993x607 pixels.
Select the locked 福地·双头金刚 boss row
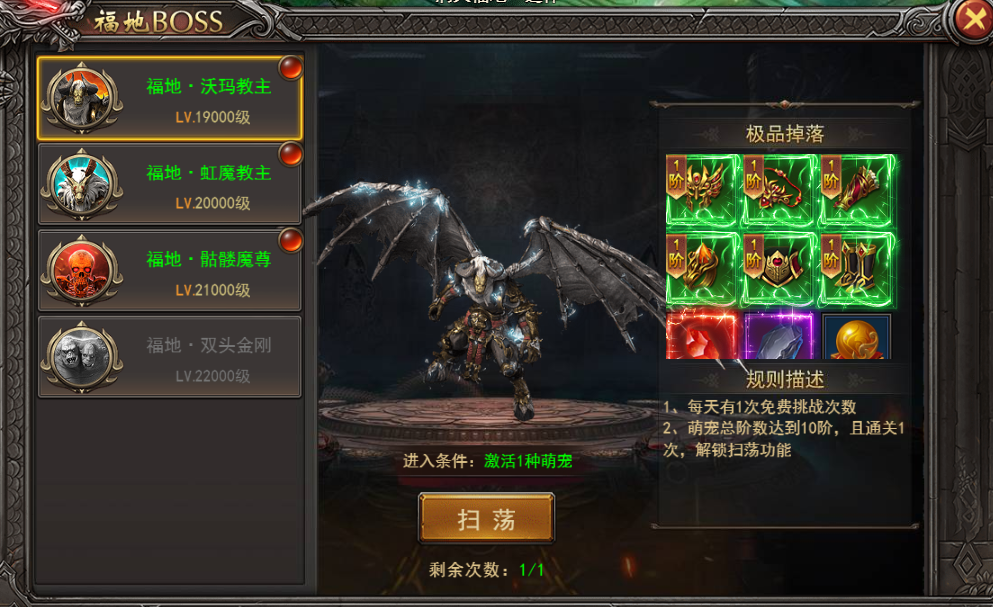pos(170,358)
